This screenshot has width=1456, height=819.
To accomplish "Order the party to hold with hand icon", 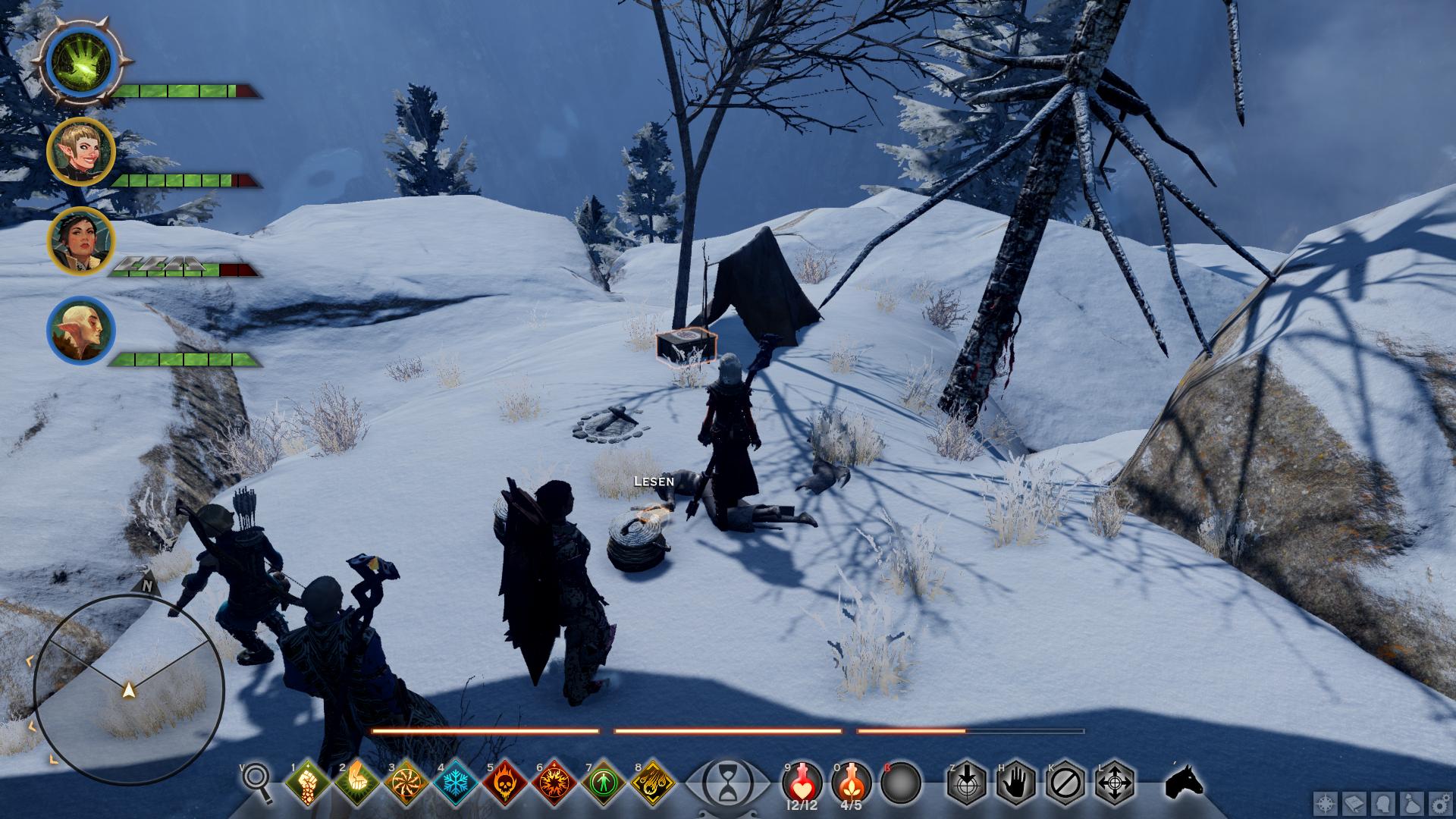I will pyautogui.click(x=1015, y=781).
